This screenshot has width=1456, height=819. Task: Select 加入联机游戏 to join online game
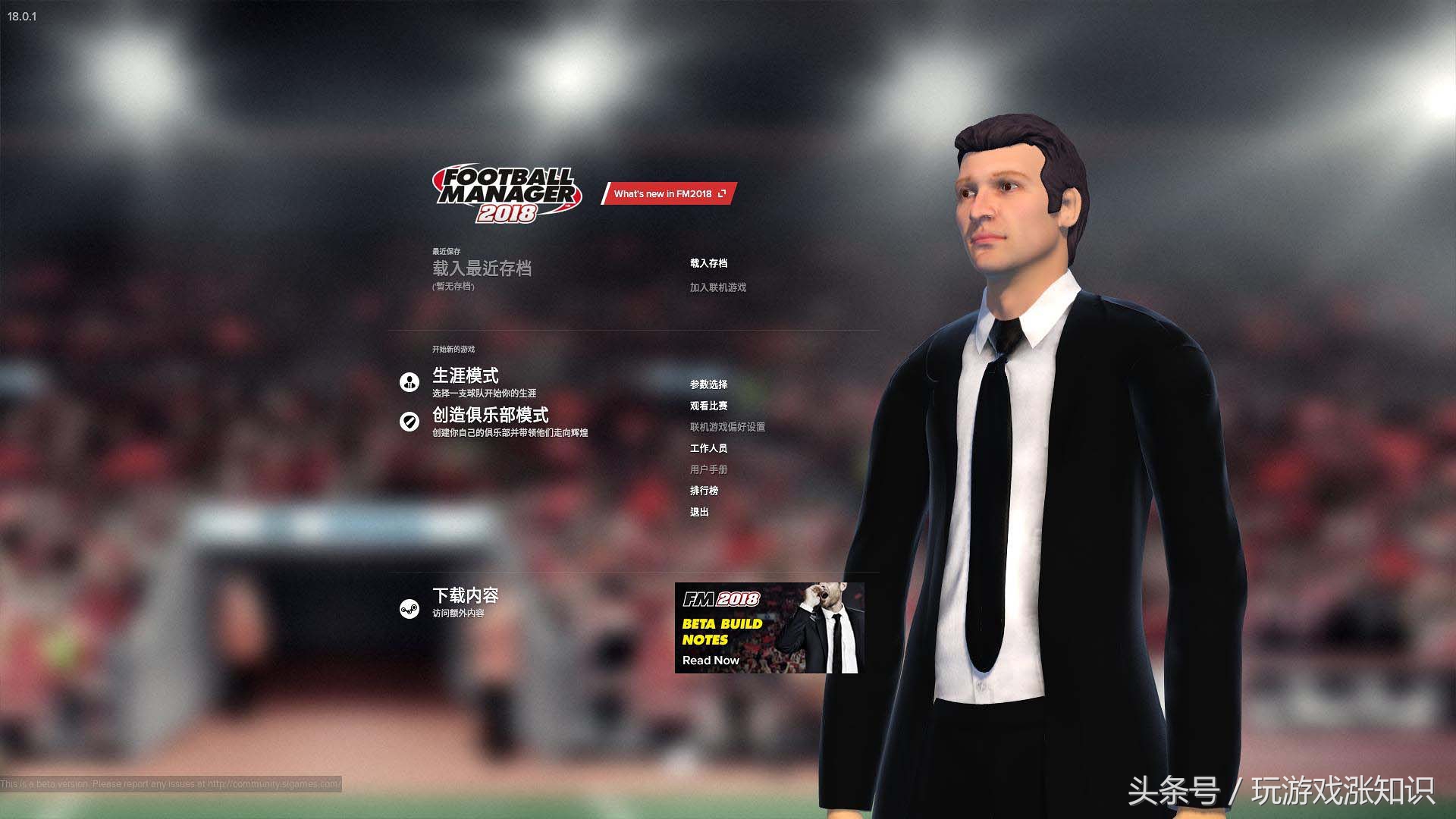tap(717, 287)
